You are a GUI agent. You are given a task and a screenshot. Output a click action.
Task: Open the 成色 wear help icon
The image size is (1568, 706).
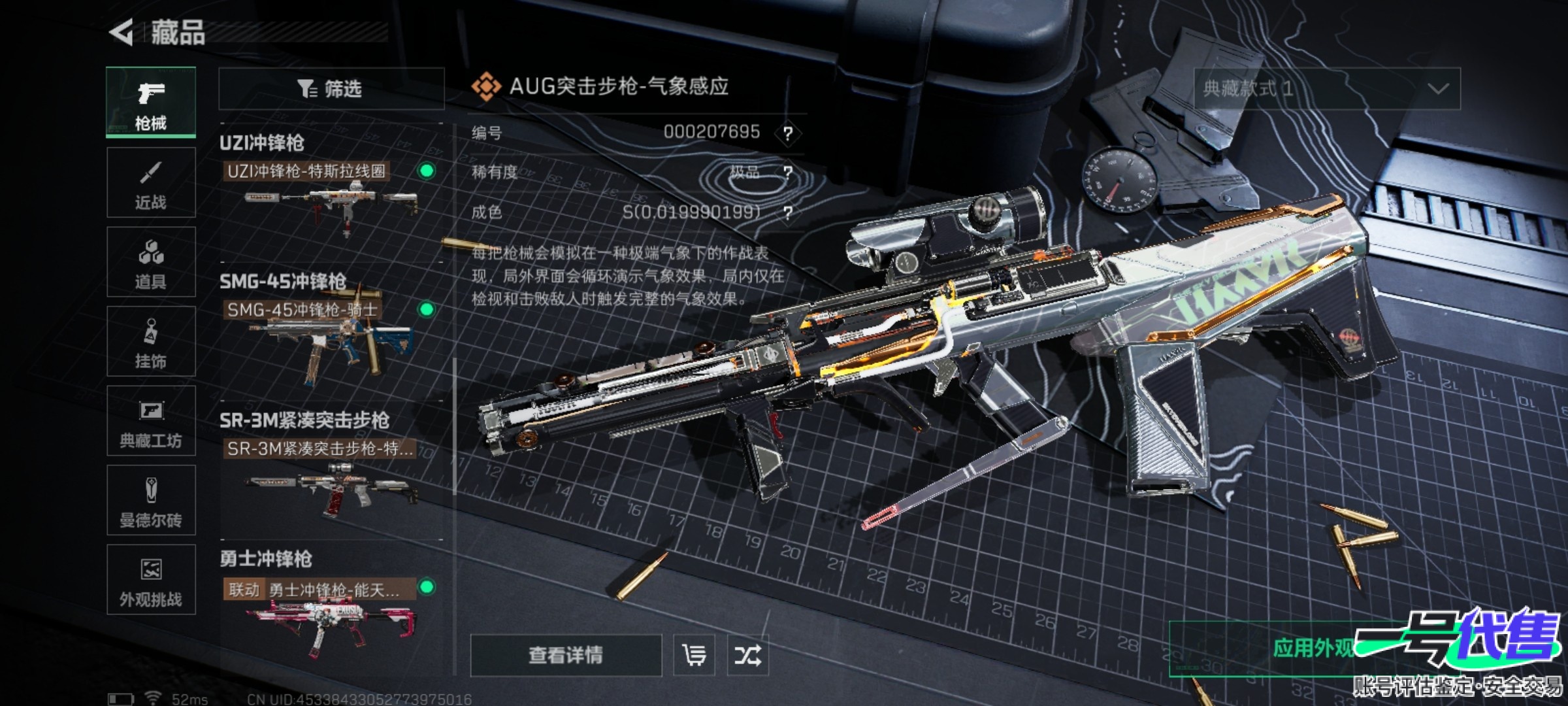tap(788, 212)
